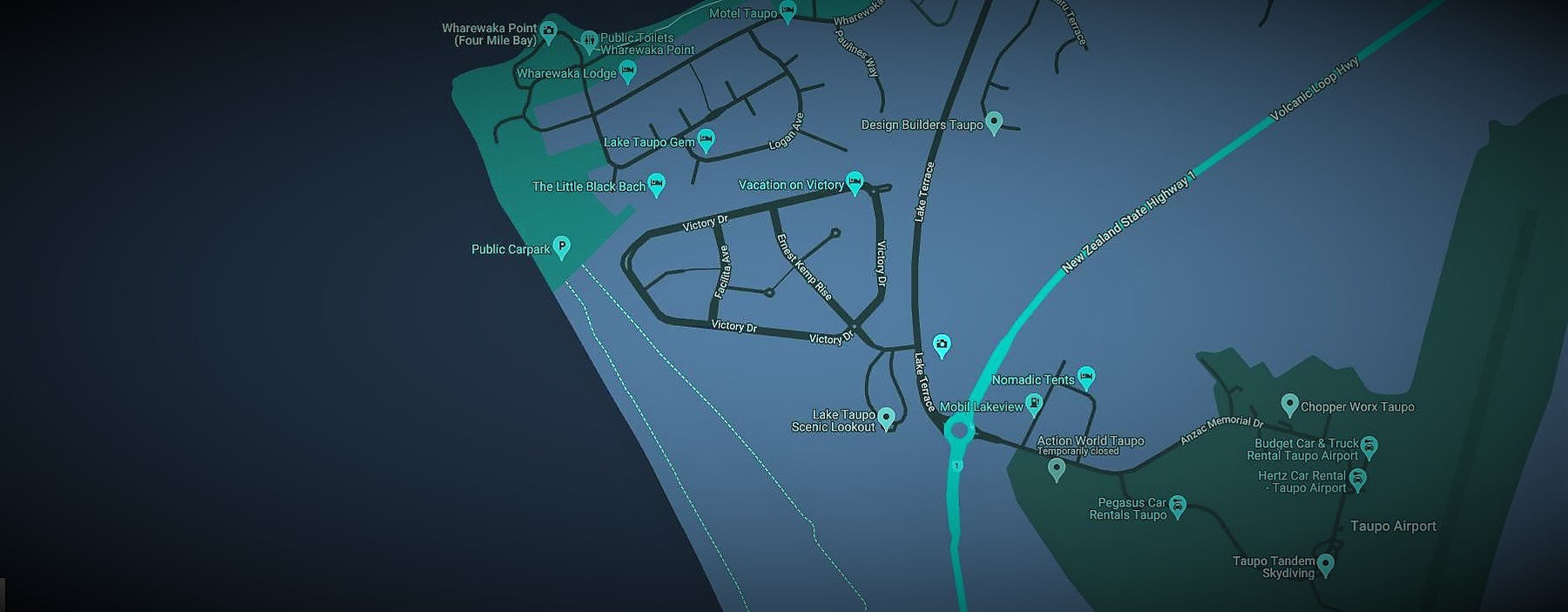Click the Public Toilets Wharewaka Point marker
The width and height of the screenshot is (1568, 612).
[x=590, y=40]
